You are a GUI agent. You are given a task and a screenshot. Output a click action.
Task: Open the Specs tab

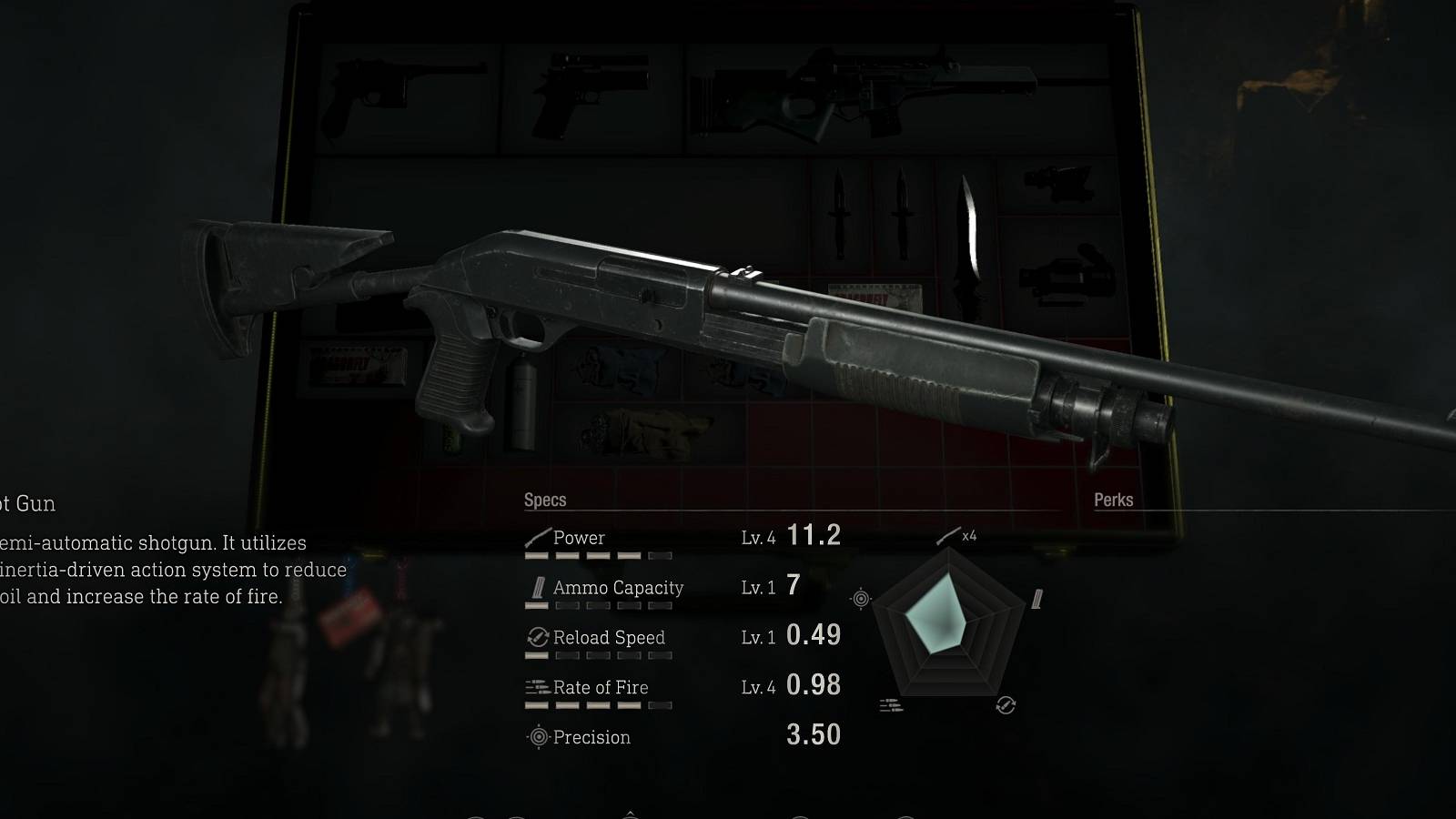(x=544, y=500)
